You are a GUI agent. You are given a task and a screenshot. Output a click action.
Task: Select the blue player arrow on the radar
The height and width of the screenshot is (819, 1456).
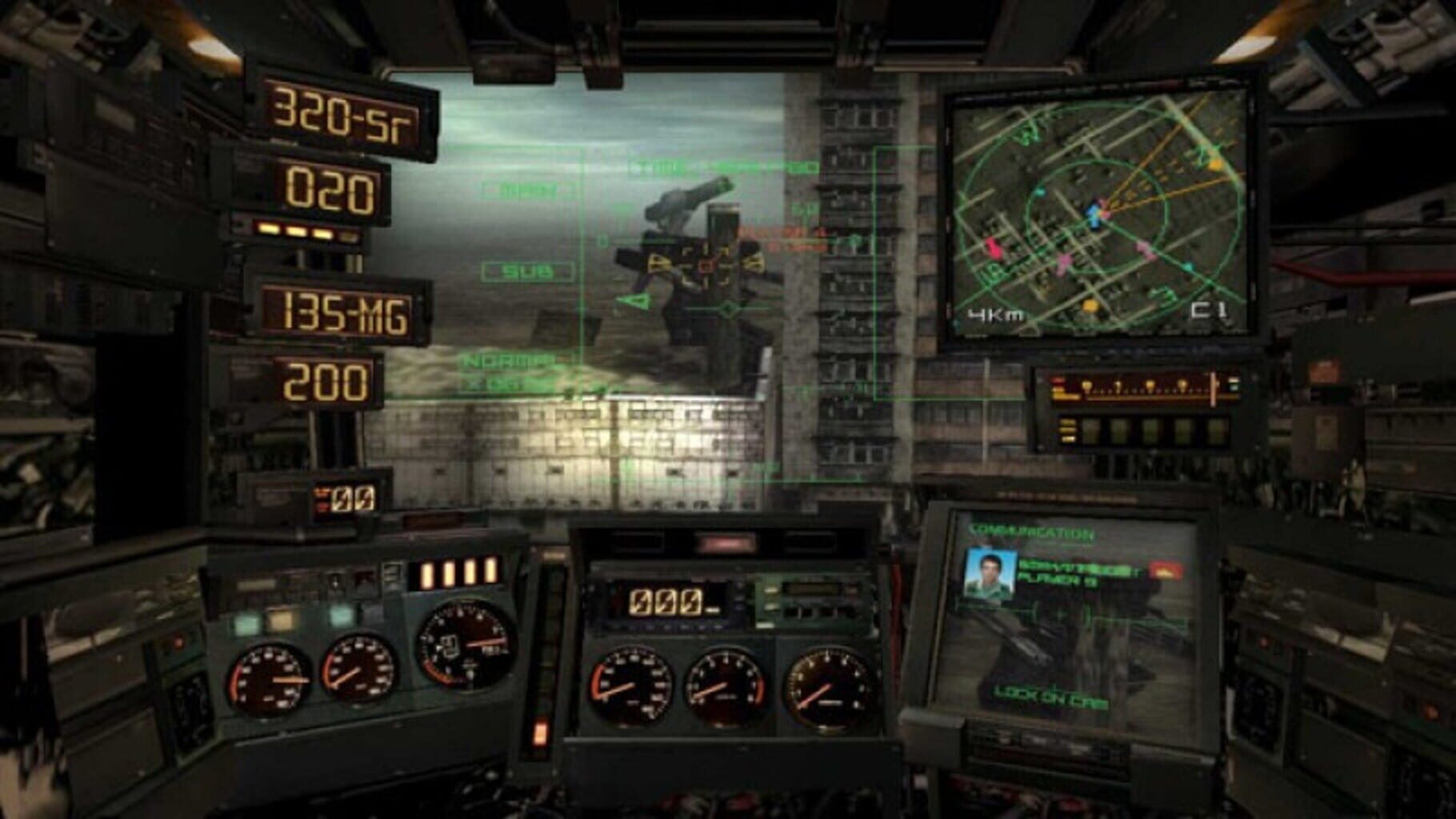pos(1093,215)
